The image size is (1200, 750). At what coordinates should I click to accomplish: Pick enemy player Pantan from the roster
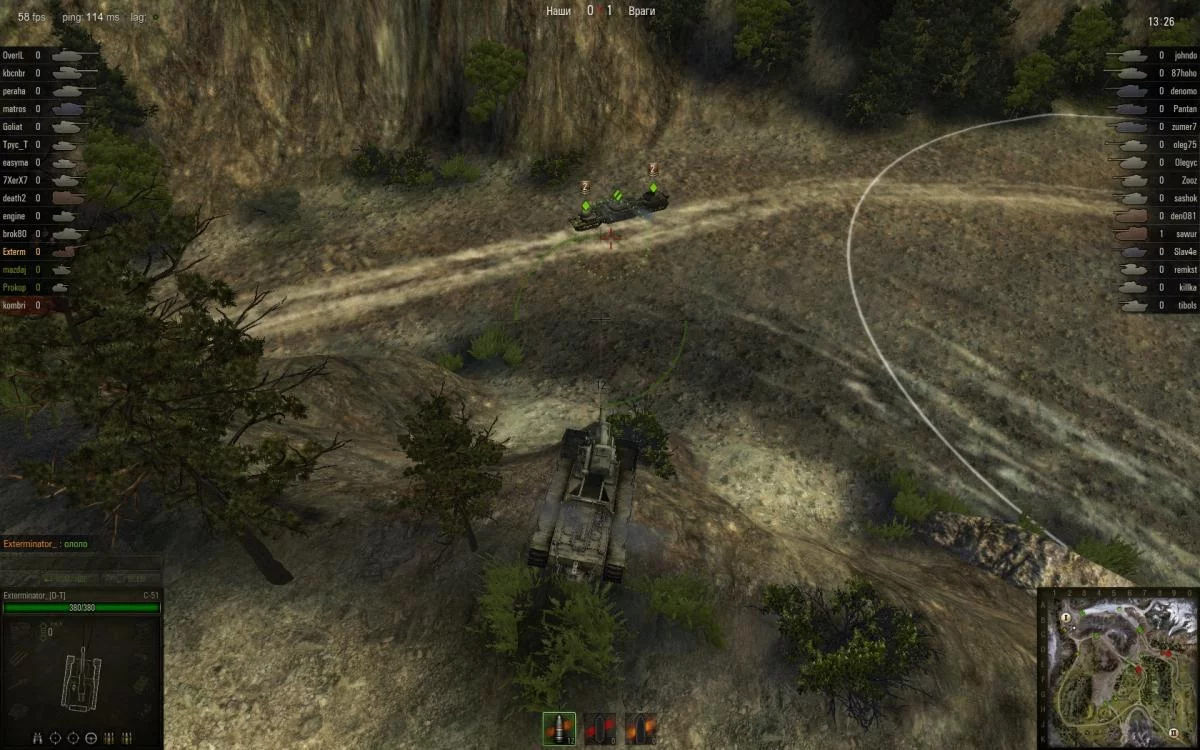1185,109
